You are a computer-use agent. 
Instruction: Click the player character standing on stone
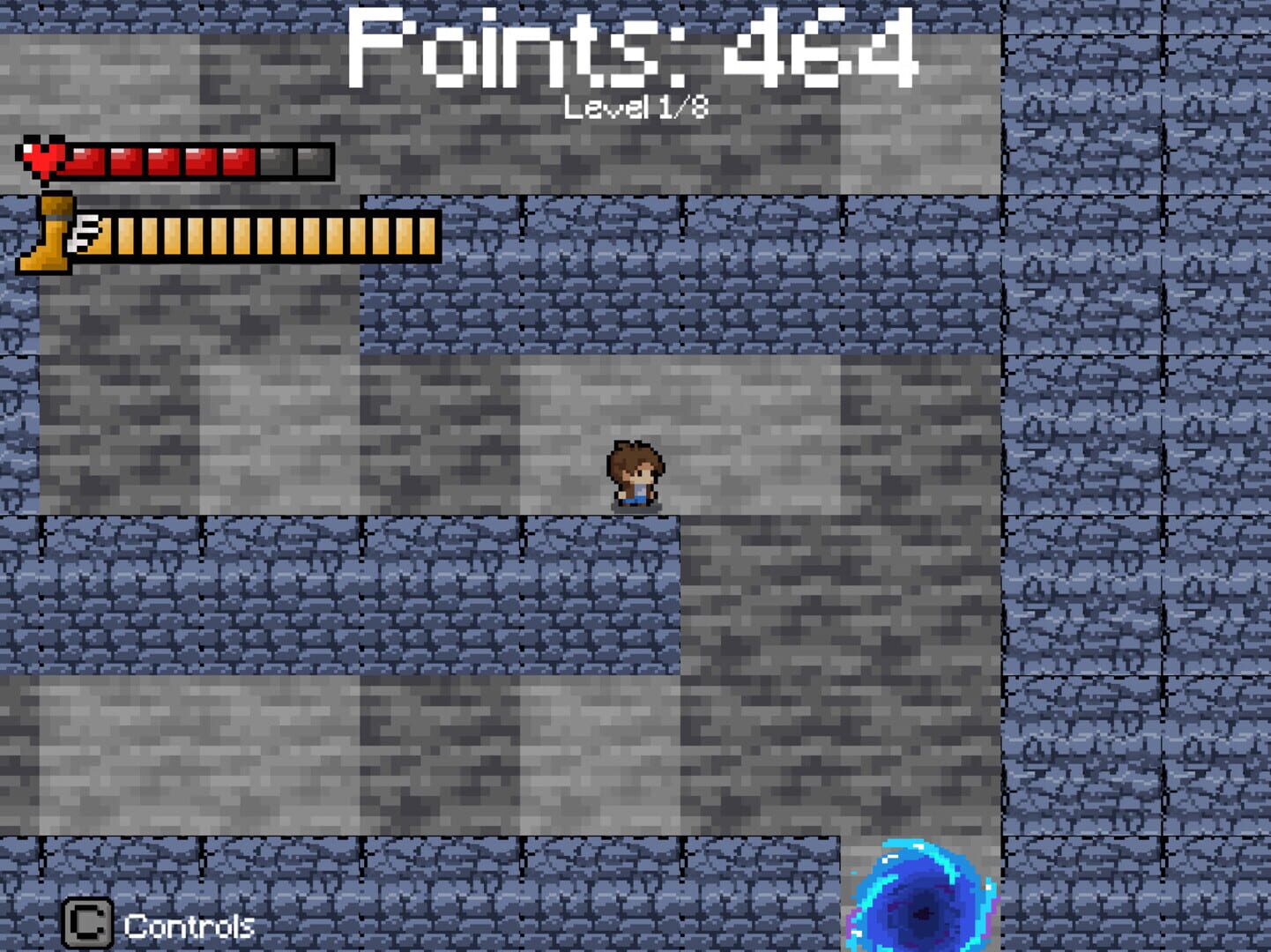point(635,476)
